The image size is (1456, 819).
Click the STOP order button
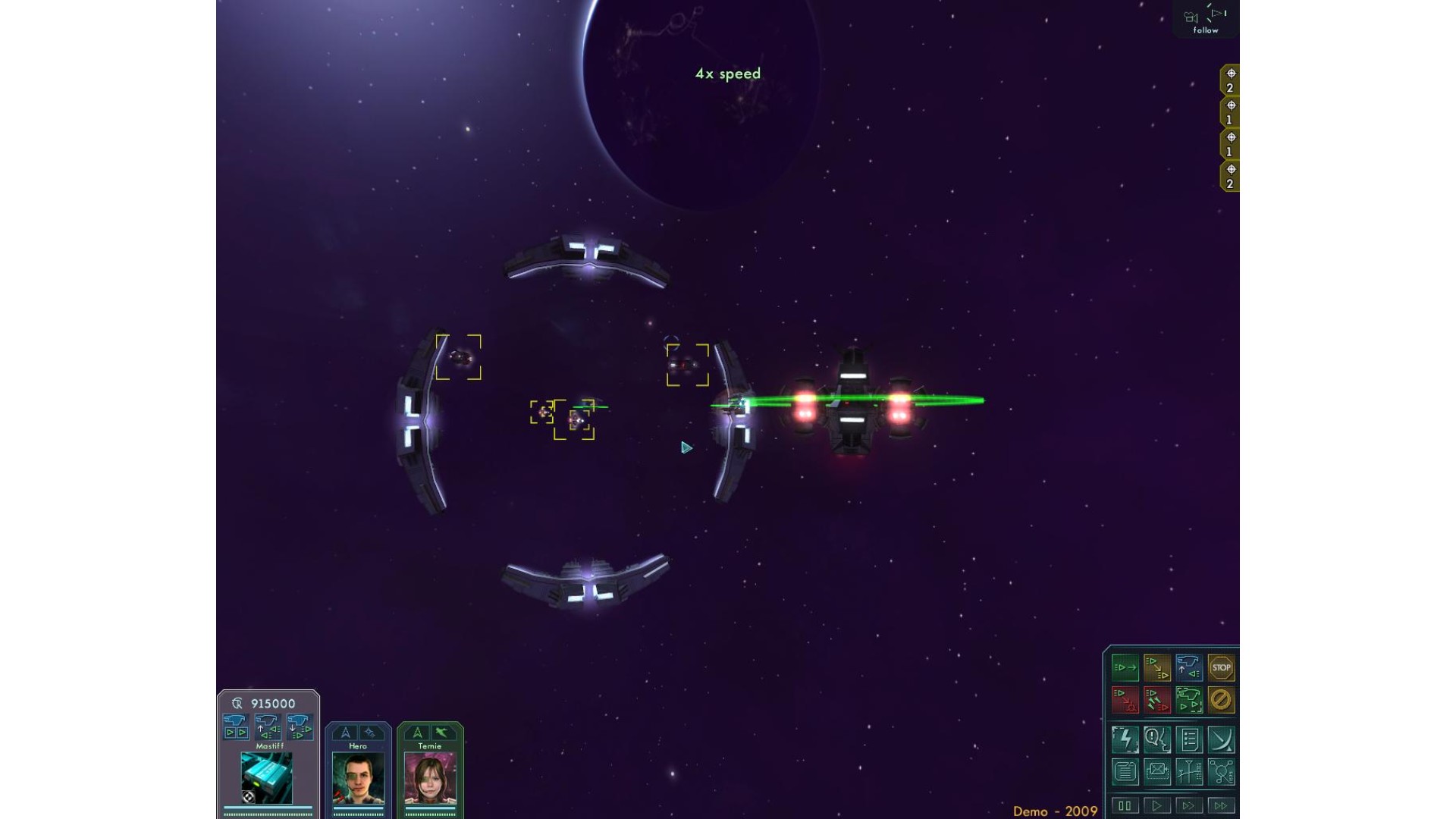(1221, 668)
